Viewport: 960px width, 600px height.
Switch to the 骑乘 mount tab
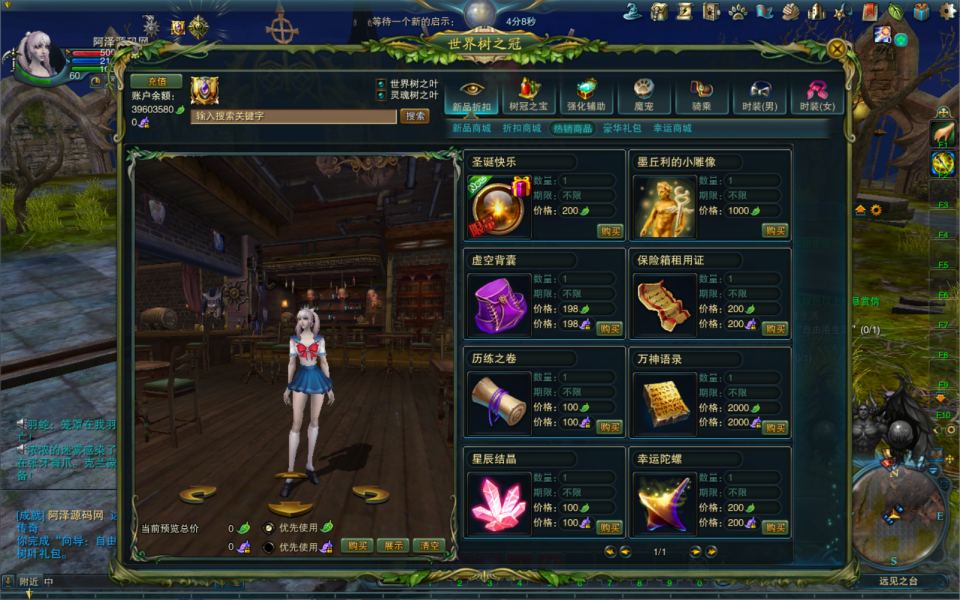(x=701, y=95)
